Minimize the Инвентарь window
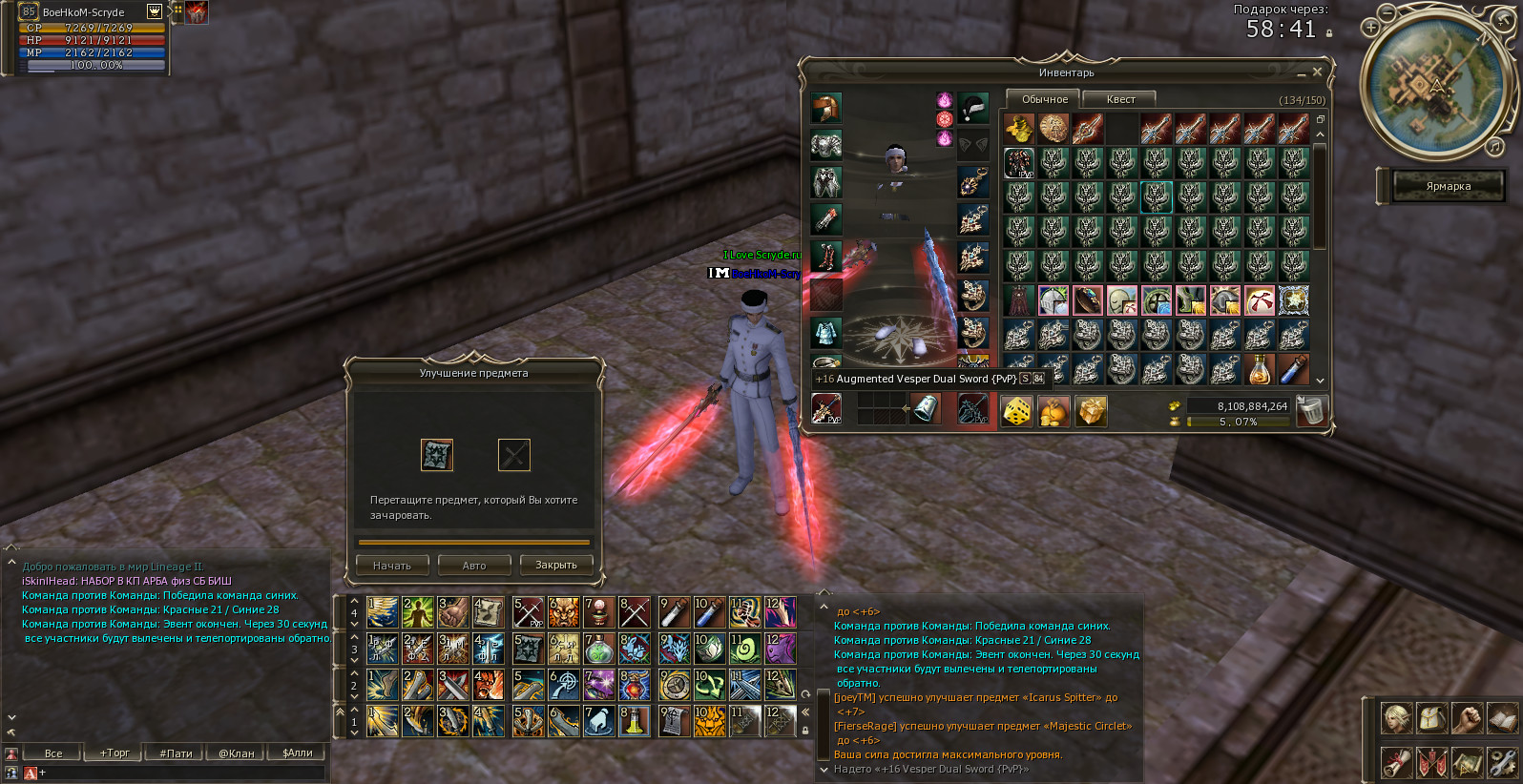This screenshot has height=784, width=1523. [1301, 73]
